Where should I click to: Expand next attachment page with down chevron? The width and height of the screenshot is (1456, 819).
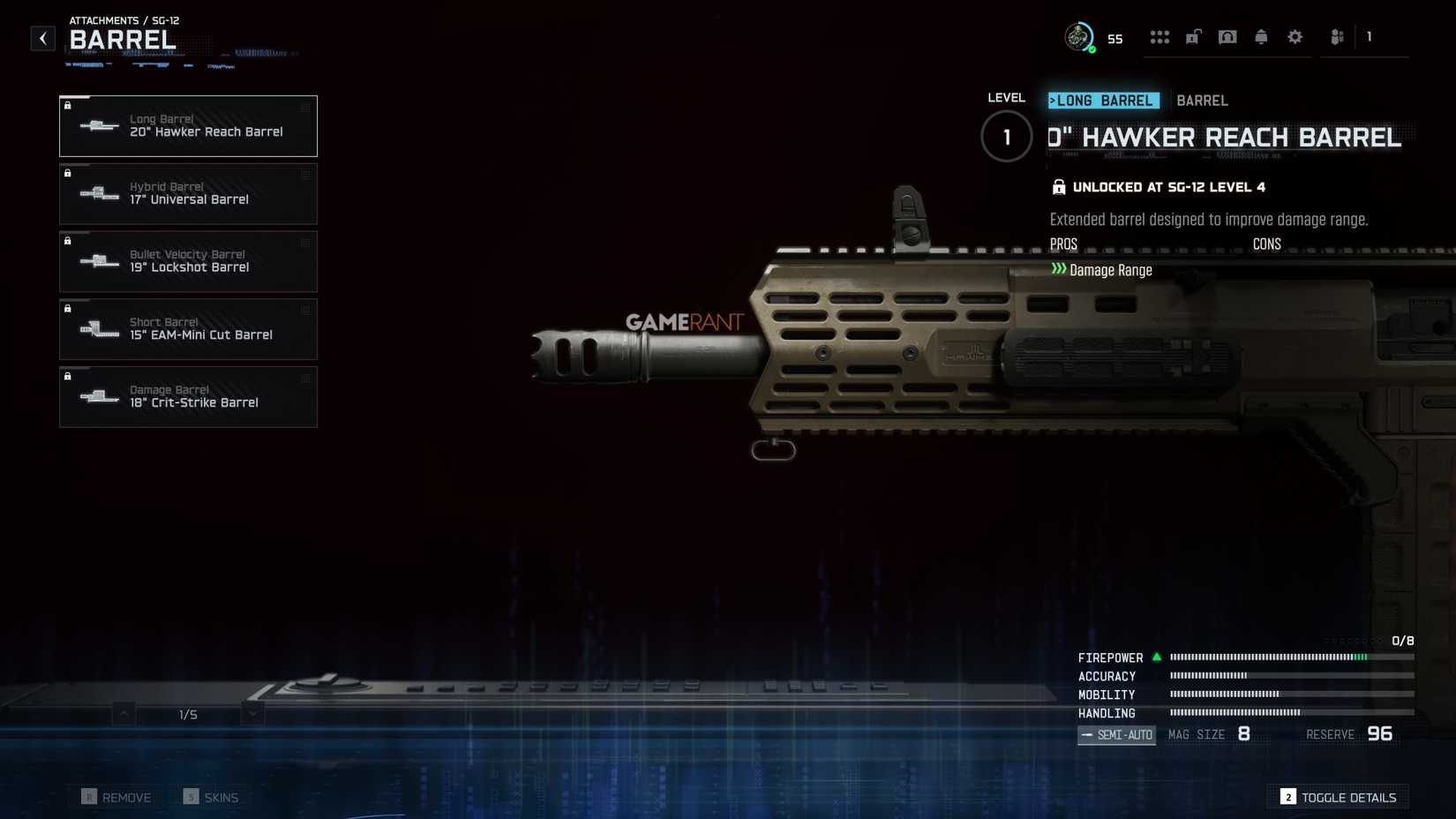pyautogui.click(x=253, y=712)
